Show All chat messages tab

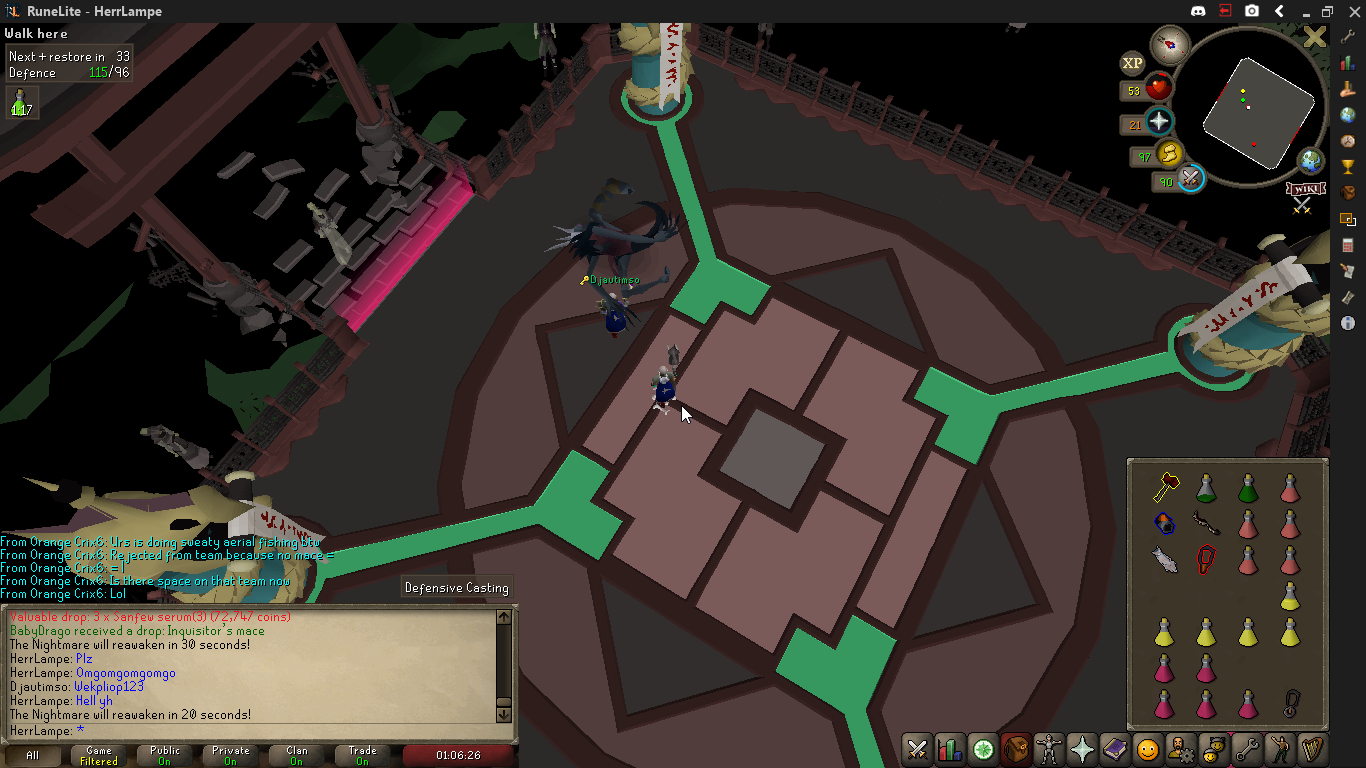tap(33, 755)
